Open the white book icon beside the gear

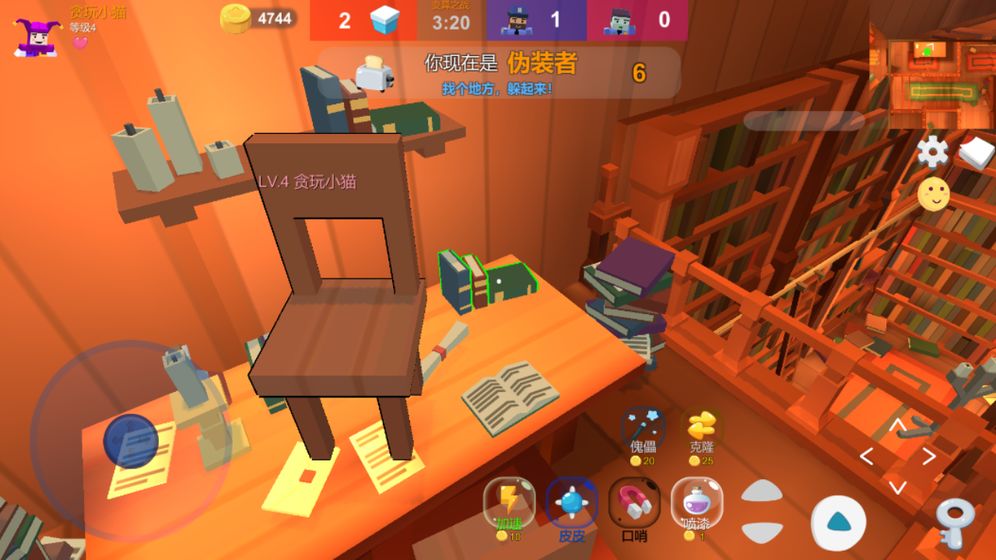pos(976,152)
